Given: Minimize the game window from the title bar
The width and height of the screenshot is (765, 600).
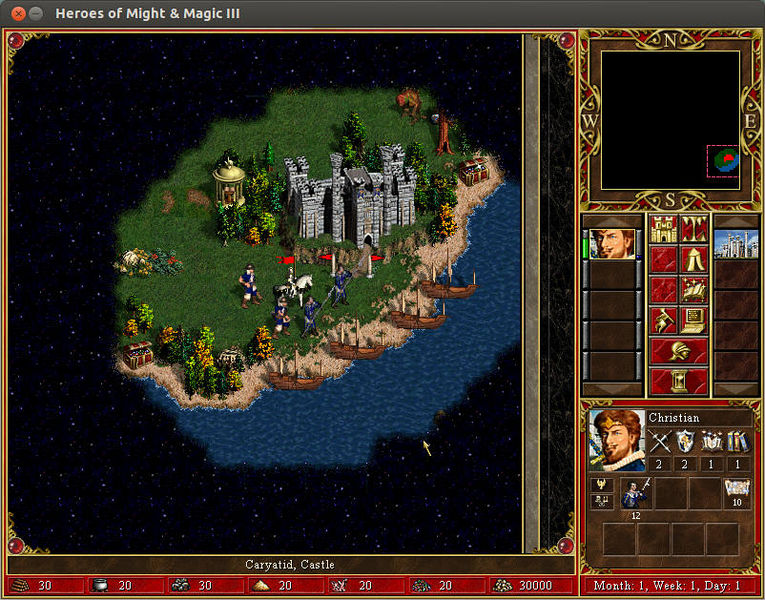Looking at the screenshot, I should [37, 14].
